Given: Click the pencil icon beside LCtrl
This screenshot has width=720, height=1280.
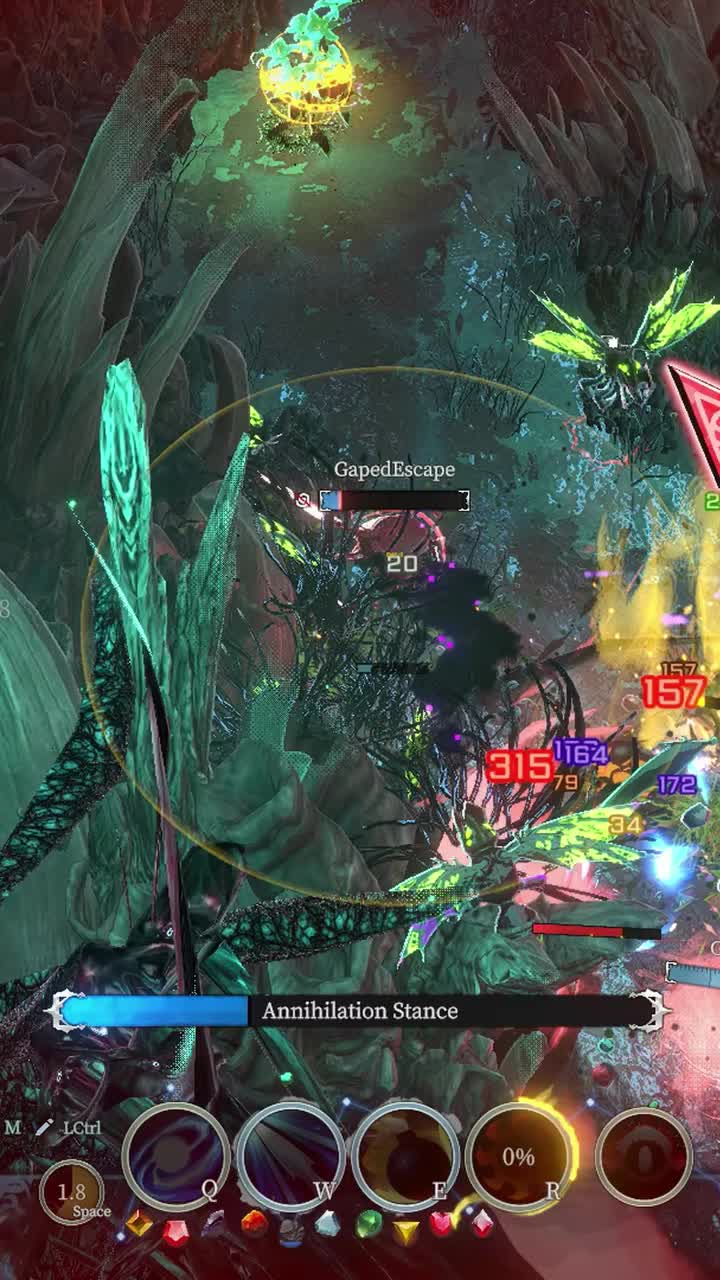Looking at the screenshot, I should pyautogui.click(x=44, y=1128).
